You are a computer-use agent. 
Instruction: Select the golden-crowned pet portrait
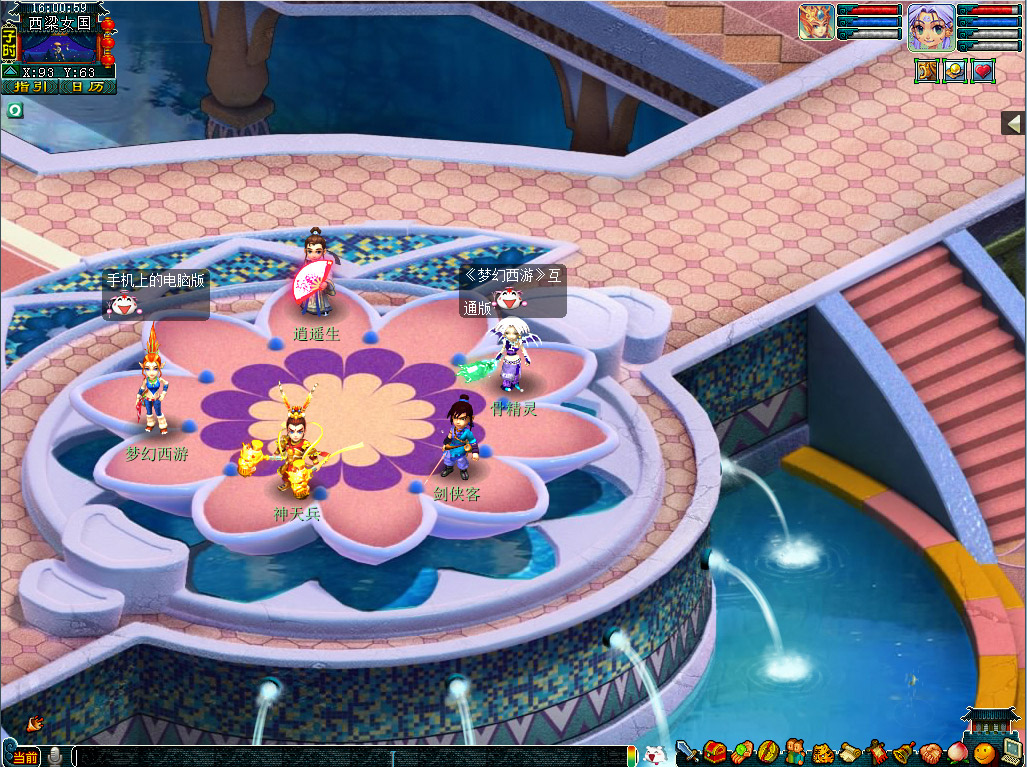816,22
